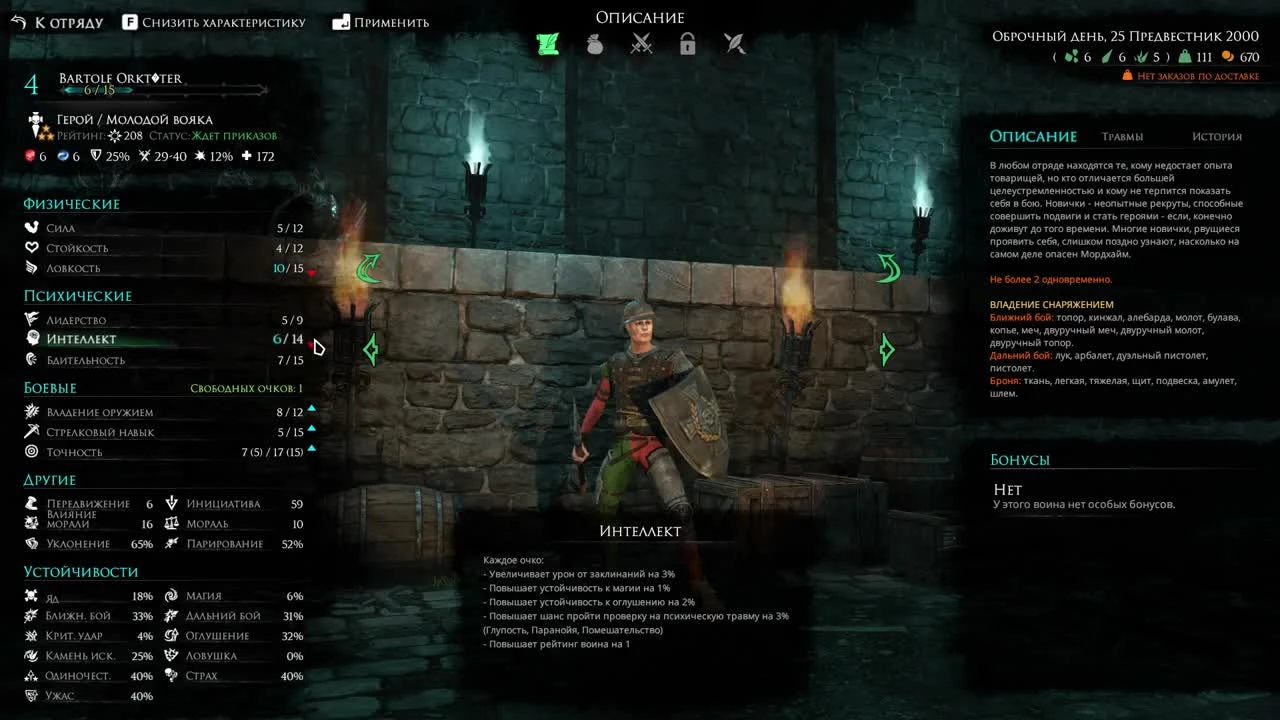Rotate the character model right with curved arrow

pyautogui.click(x=887, y=268)
